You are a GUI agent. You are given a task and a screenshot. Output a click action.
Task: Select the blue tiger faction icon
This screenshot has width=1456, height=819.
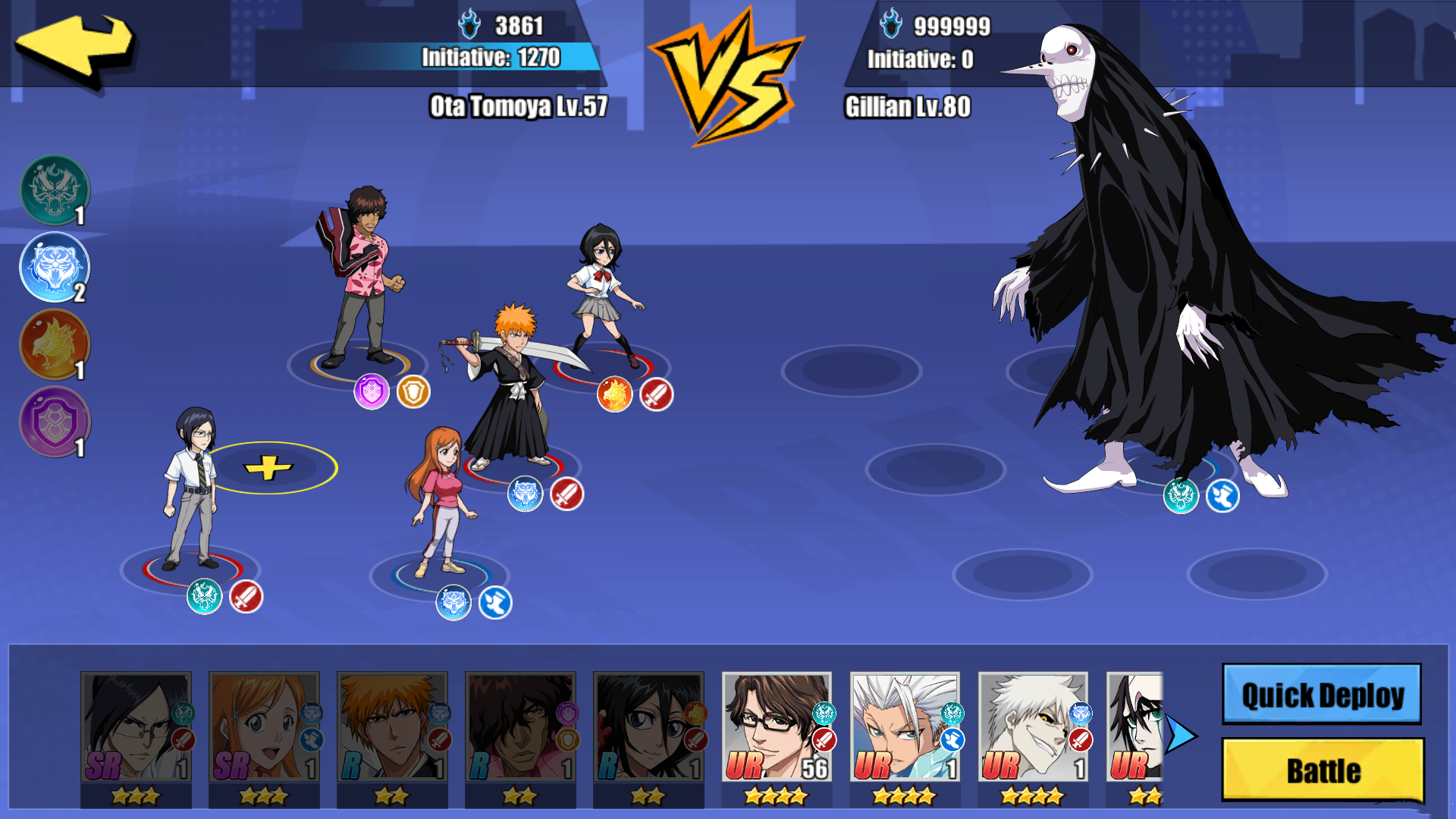point(53,267)
